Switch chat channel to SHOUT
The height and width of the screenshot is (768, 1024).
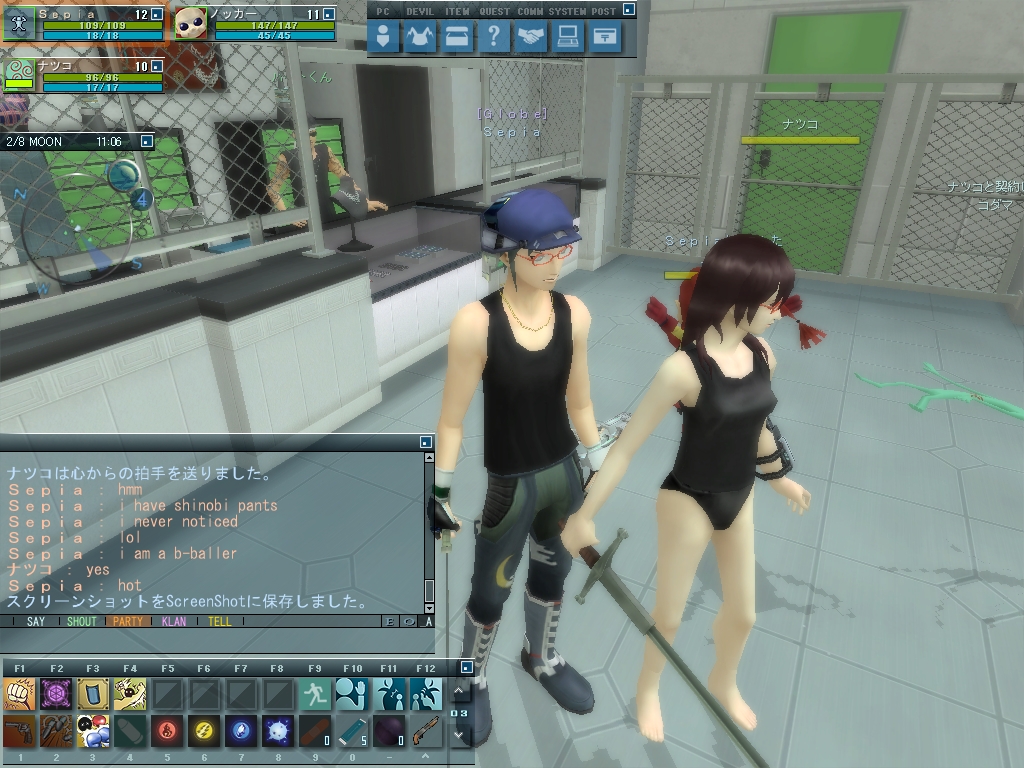click(81, 621)
